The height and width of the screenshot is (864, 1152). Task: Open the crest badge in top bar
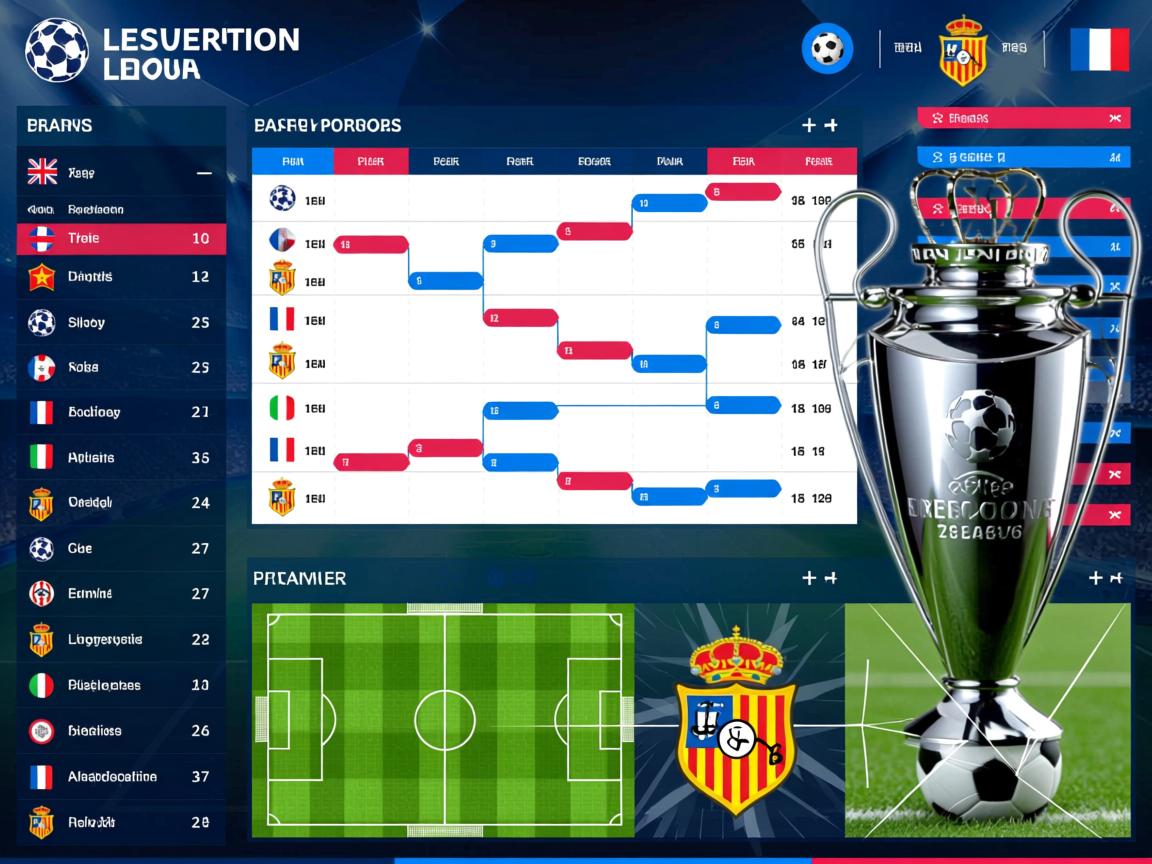[x=963, y=49]
